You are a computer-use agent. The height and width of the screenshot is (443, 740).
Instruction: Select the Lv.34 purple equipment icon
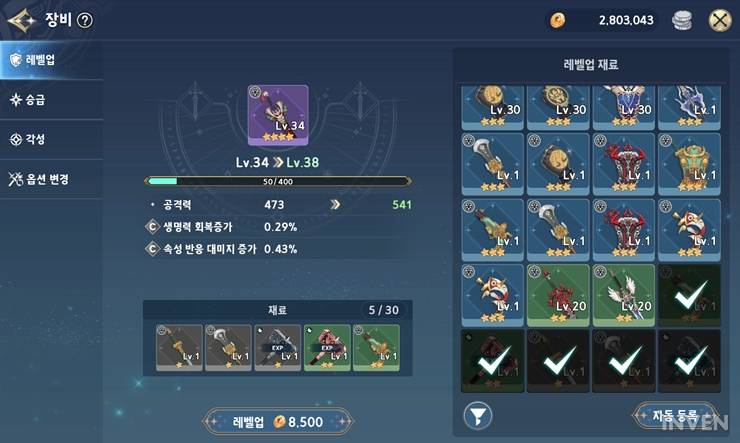click(277, 114)
